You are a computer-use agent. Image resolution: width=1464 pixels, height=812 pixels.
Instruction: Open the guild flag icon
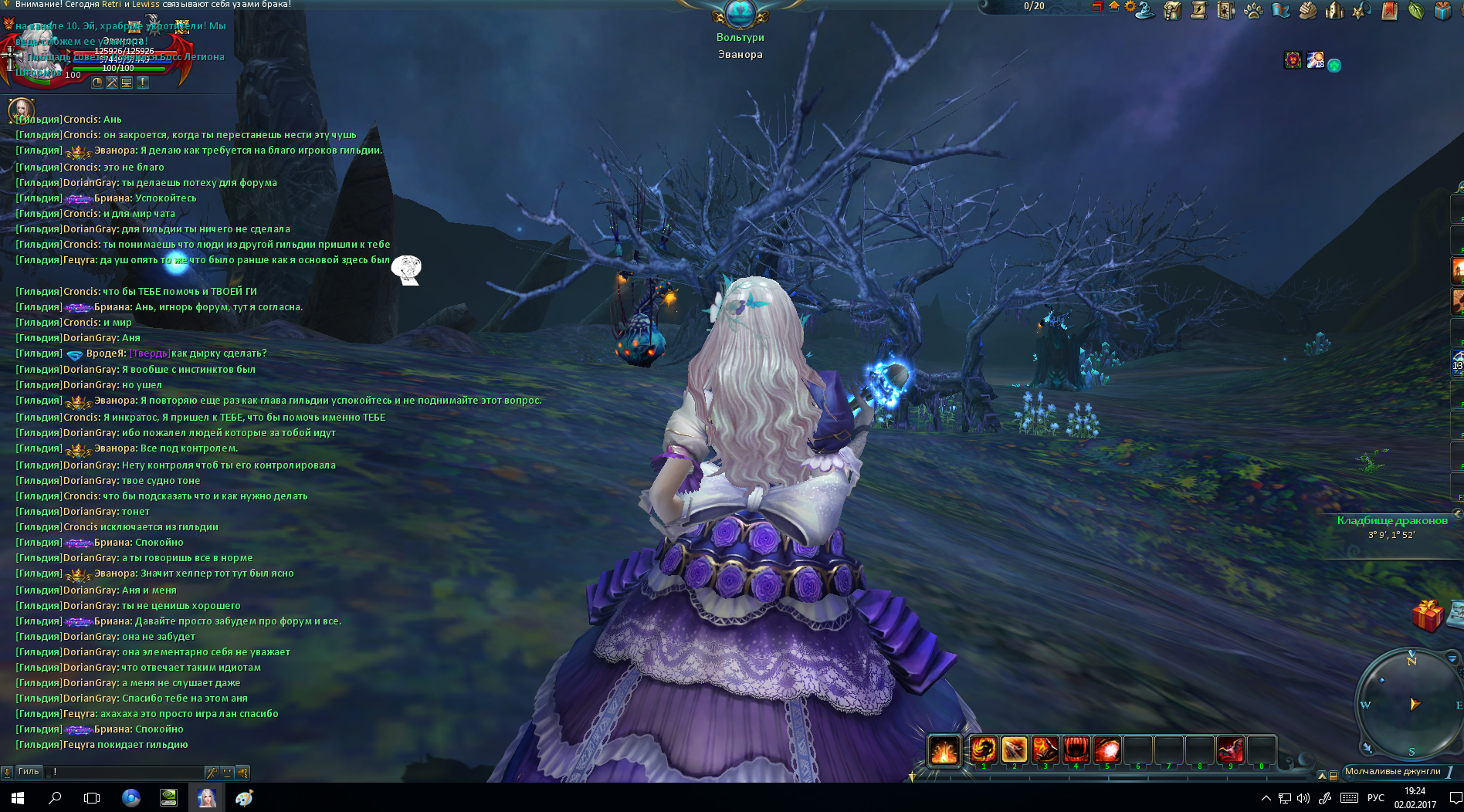(1281, 10)
